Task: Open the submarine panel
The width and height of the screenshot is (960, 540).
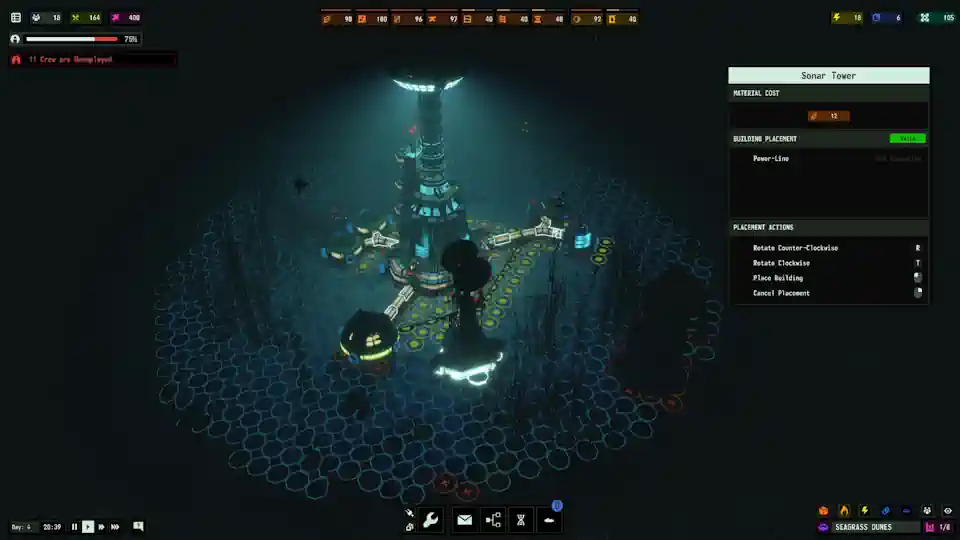Action: 549,519
